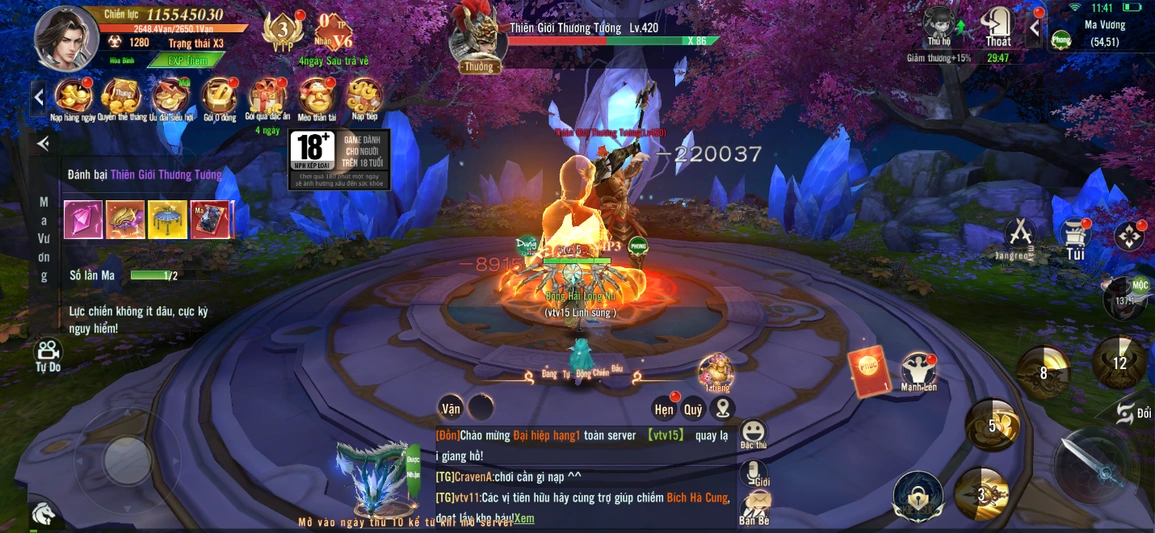Open the player character portrait

[x=66, y=38]
